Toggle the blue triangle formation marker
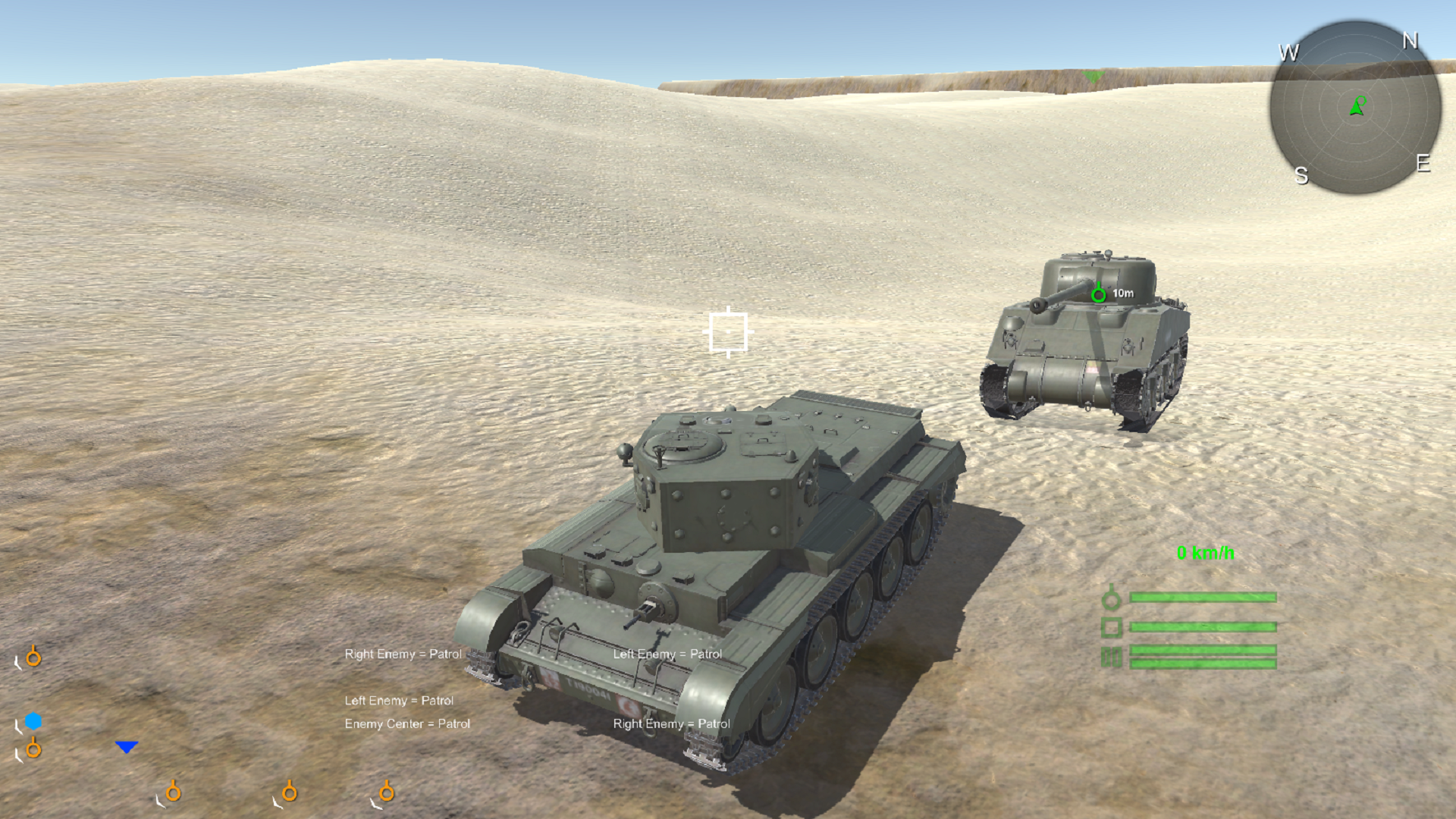The height and width of the screenshot is (819, 1456). [x=127, y=746]
